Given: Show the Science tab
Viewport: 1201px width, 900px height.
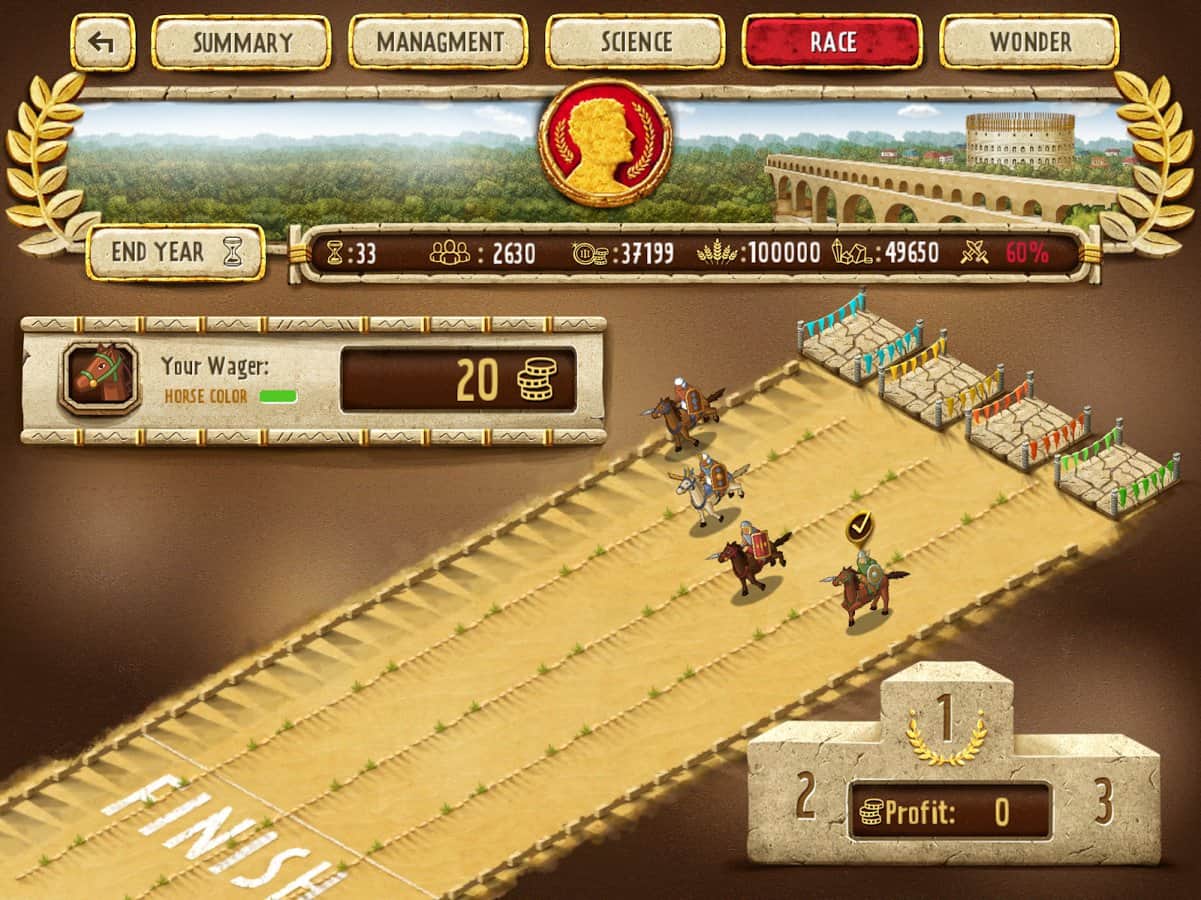Looking at the screenshot, I should (636, 42).
